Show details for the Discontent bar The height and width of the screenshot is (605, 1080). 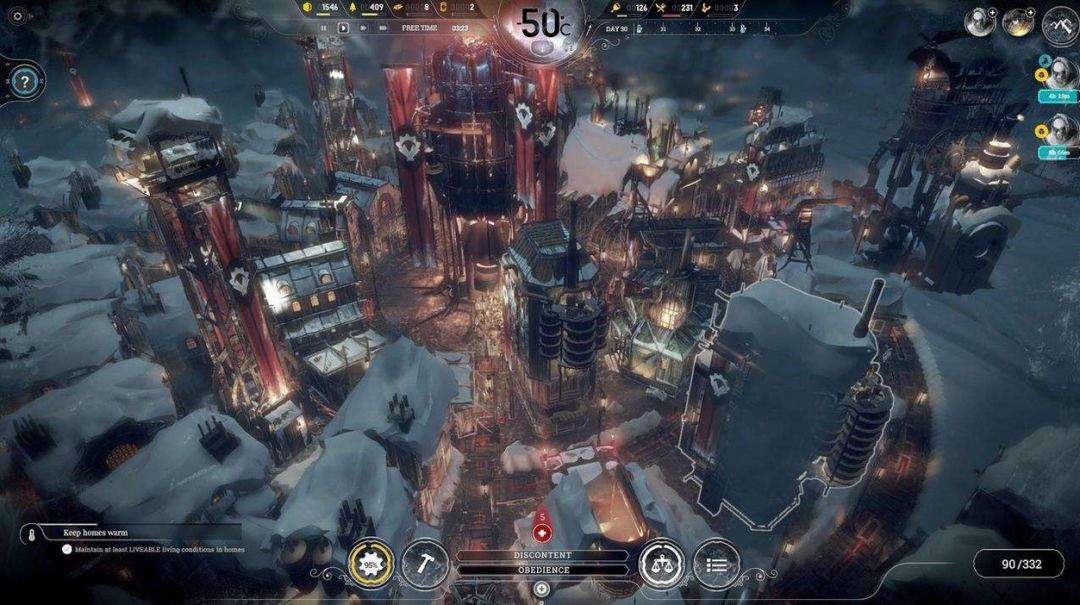[543, 555]
